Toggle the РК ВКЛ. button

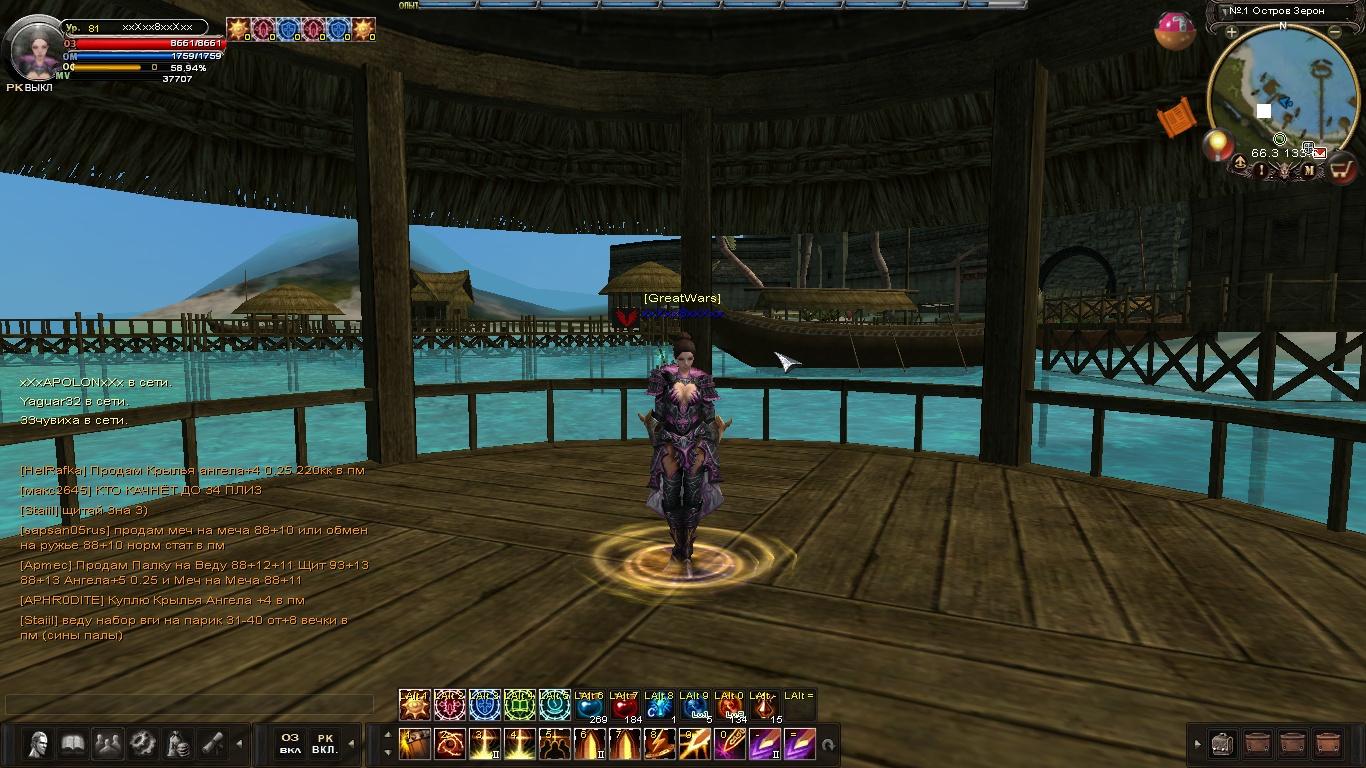tap(325, 744)
